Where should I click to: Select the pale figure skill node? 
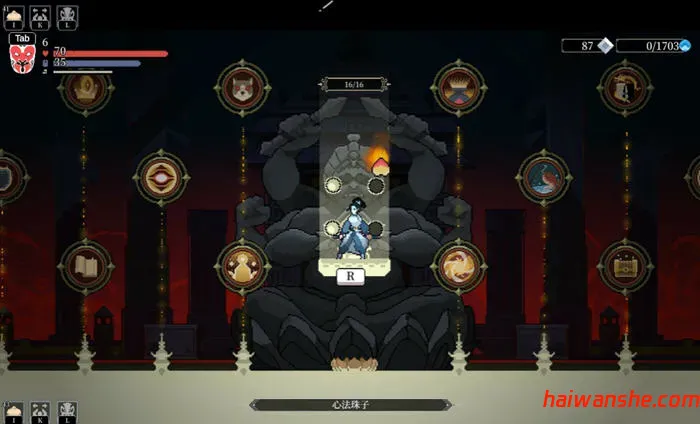(x=625, y=88)
